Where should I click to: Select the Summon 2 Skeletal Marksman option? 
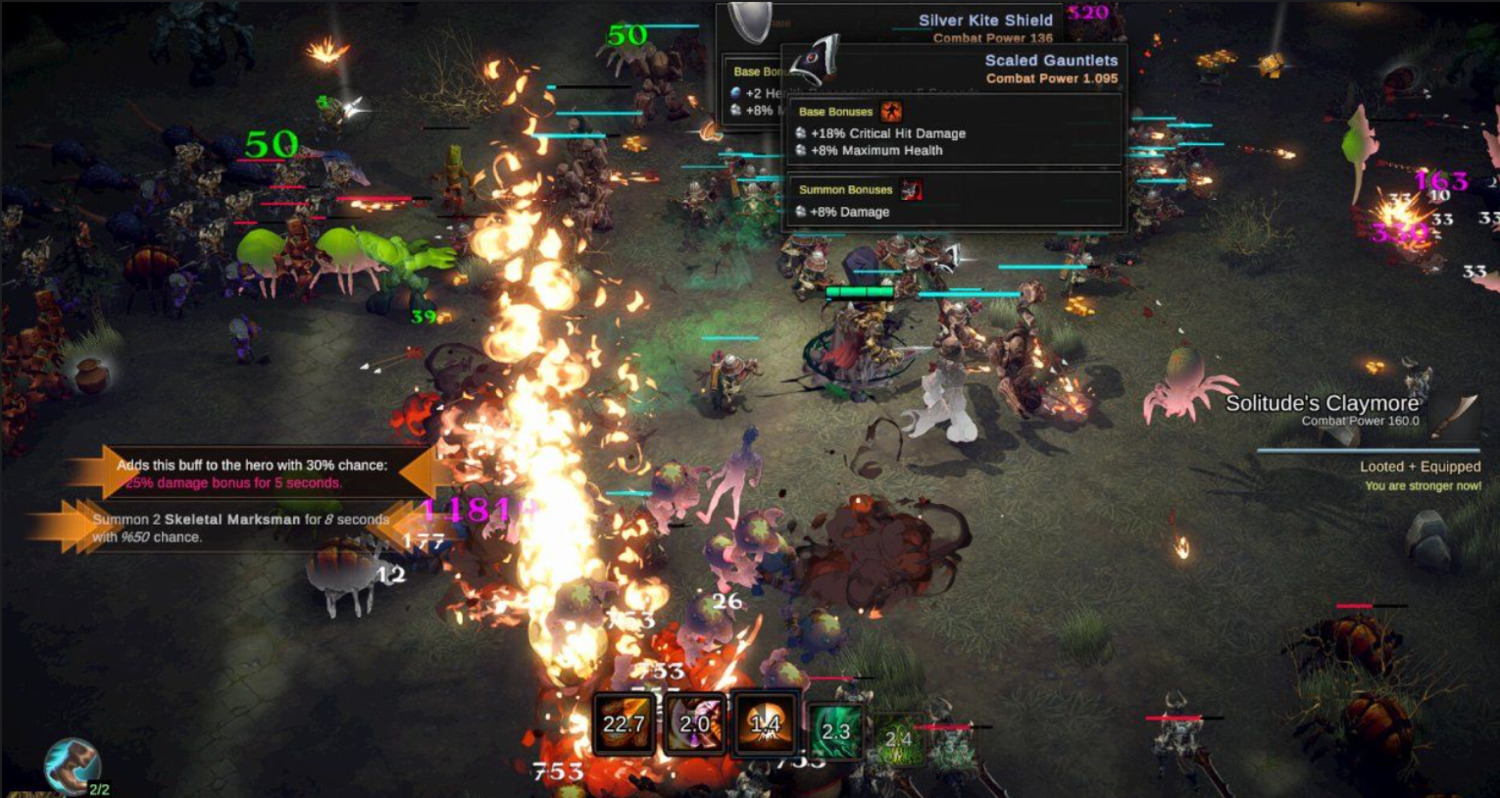click(240, 528)
